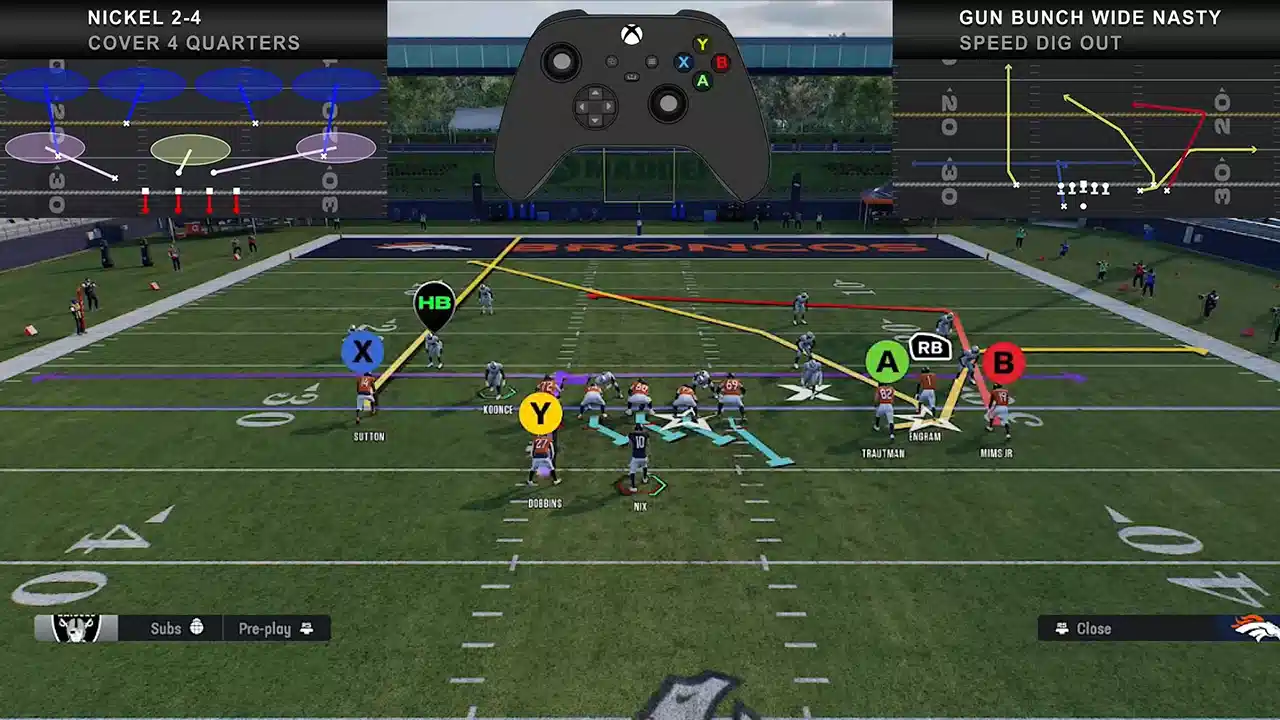Select the yellow Y button on the controller
Screen dimensions: 1280x720
pos(702,44)
